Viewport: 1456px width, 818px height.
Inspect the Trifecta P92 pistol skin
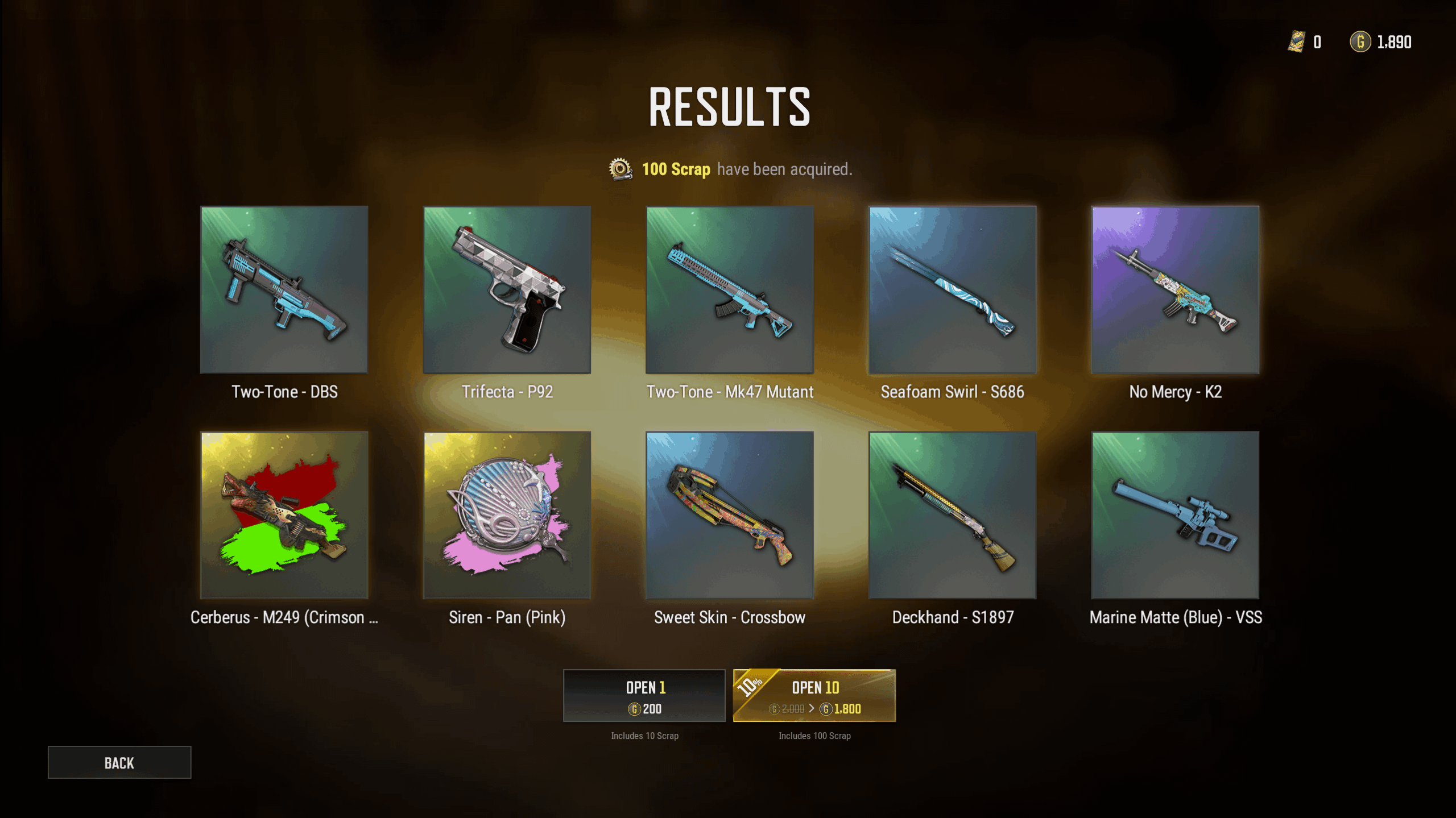(507, 290)
